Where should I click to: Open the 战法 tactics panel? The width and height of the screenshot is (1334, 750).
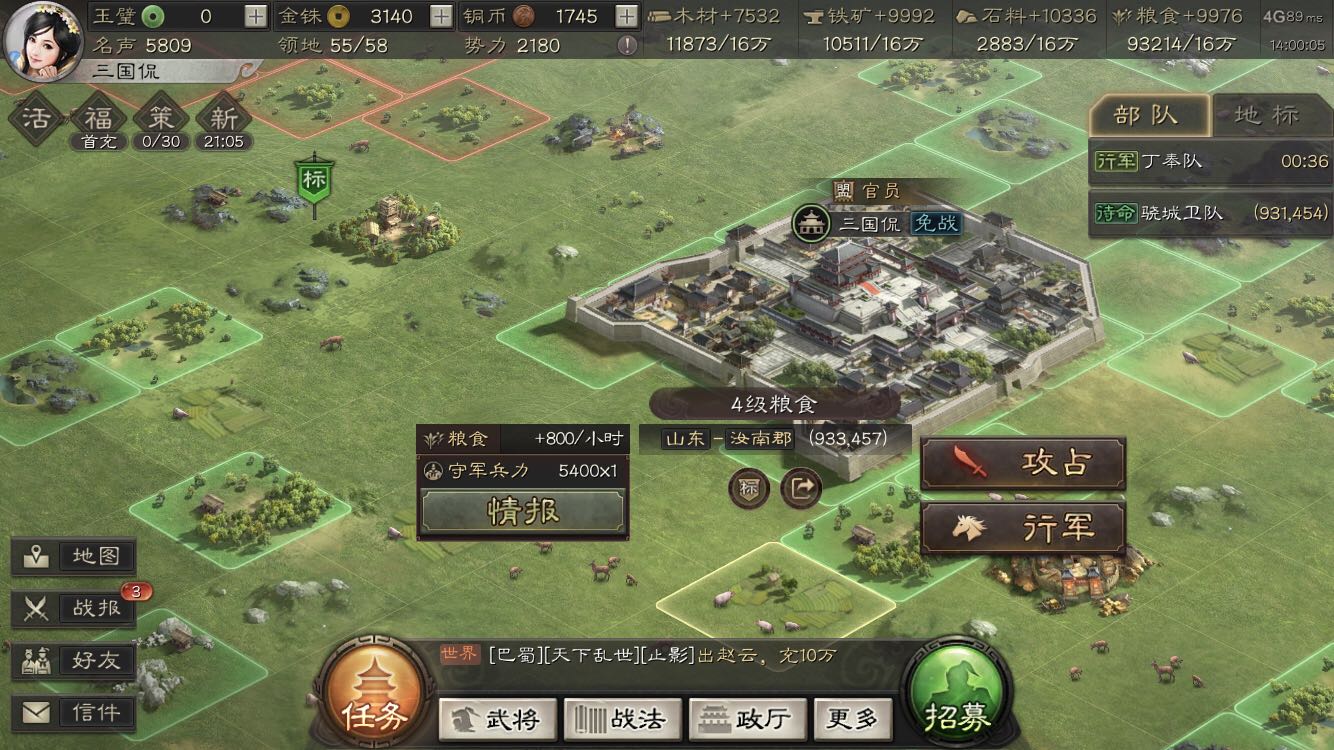coord(620,718)
